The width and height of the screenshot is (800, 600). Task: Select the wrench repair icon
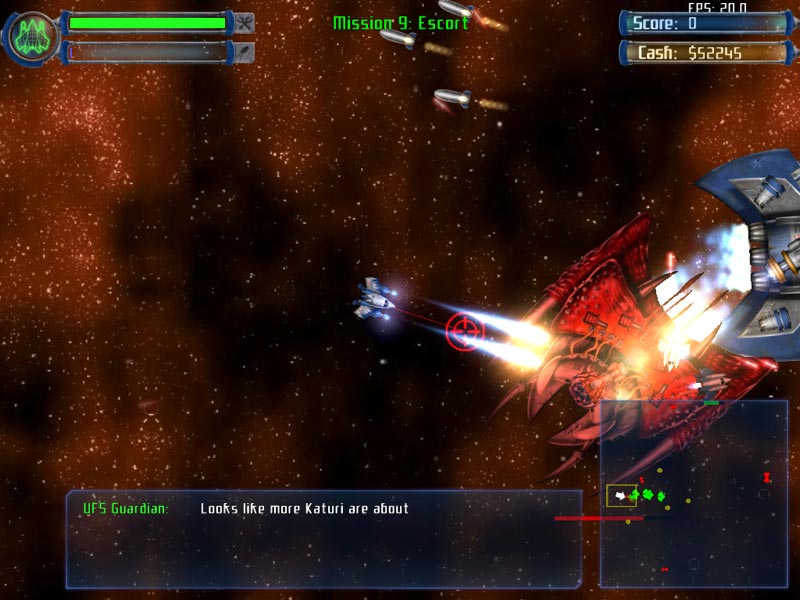(x=244, y=22)
